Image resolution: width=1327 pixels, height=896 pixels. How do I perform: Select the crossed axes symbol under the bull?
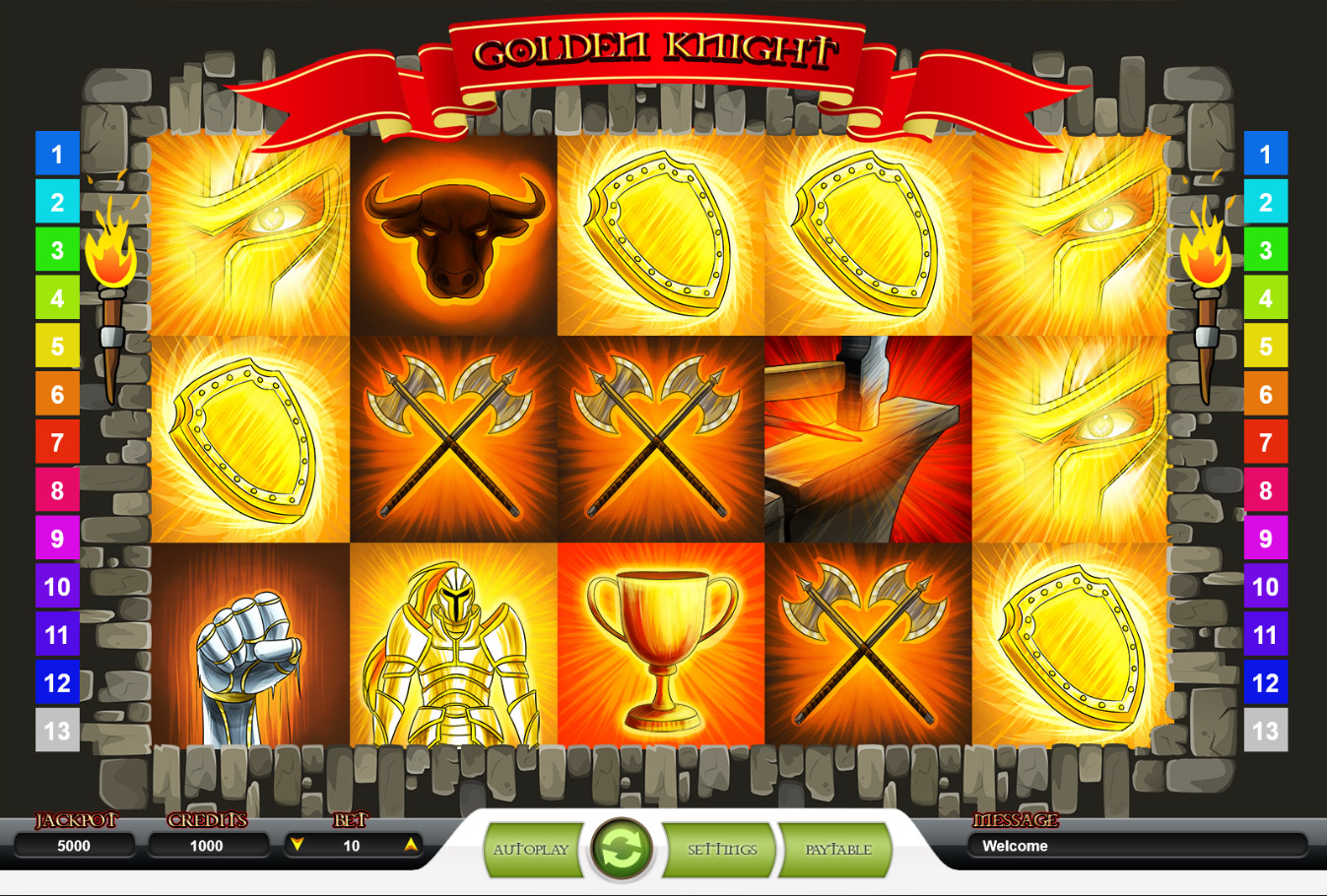click(x=455, y=438)
